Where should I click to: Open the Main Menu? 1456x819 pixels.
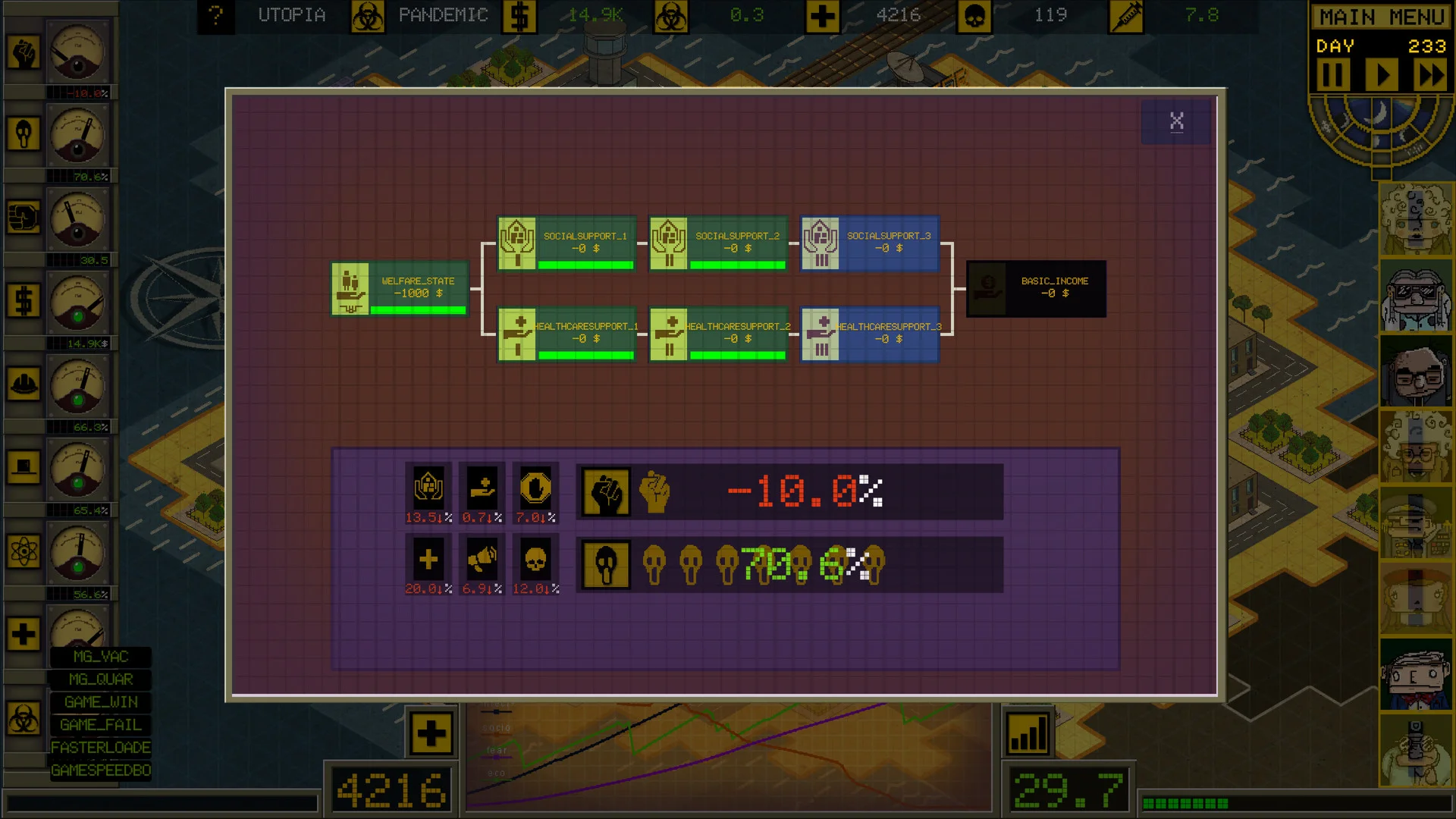1381,17
